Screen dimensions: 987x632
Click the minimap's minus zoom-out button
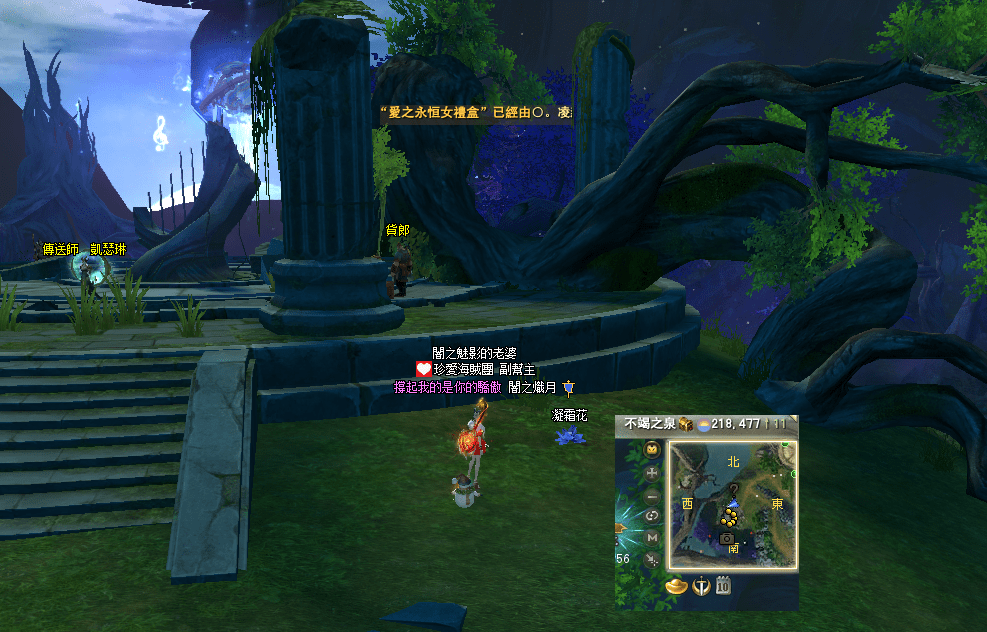click(x=653, y=495)
